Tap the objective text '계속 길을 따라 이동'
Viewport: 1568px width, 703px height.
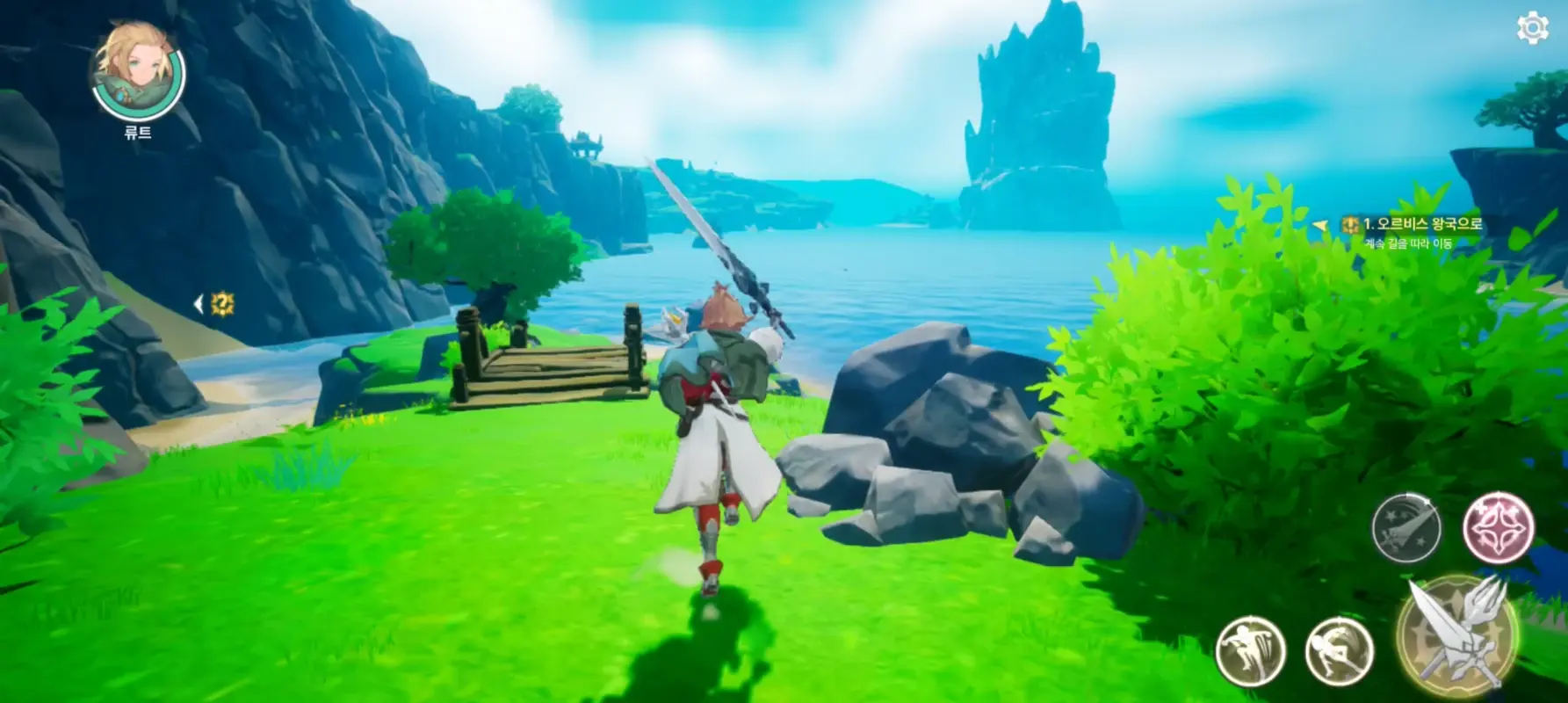coord(1410,243)
